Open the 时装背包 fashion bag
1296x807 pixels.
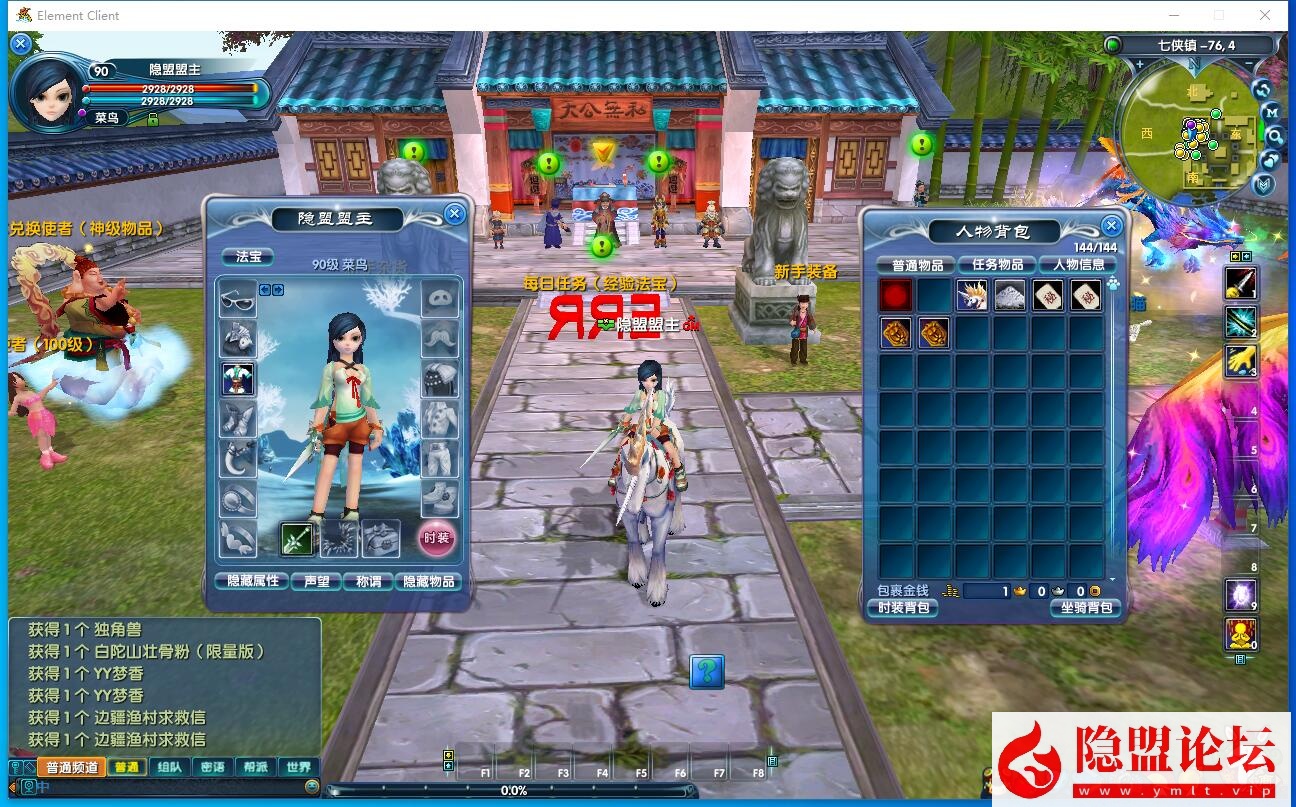click(902, 608)
